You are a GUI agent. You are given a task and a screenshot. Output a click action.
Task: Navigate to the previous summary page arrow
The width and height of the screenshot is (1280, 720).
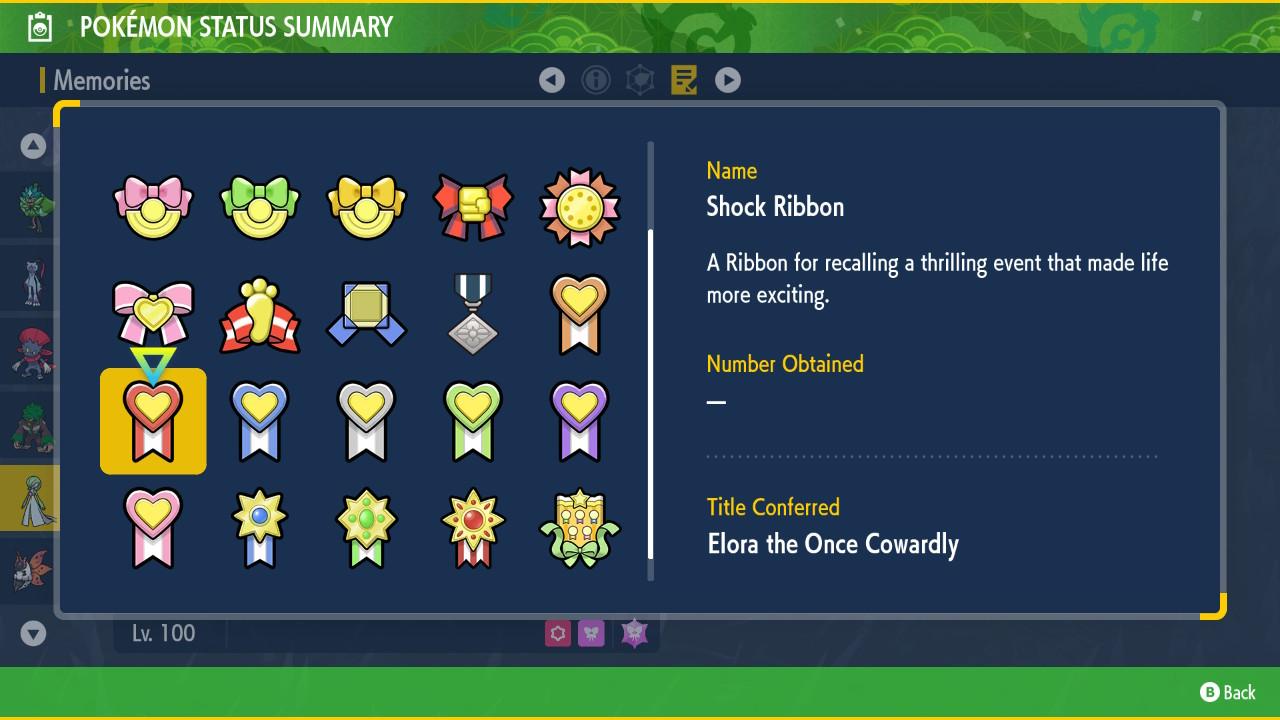552,80
